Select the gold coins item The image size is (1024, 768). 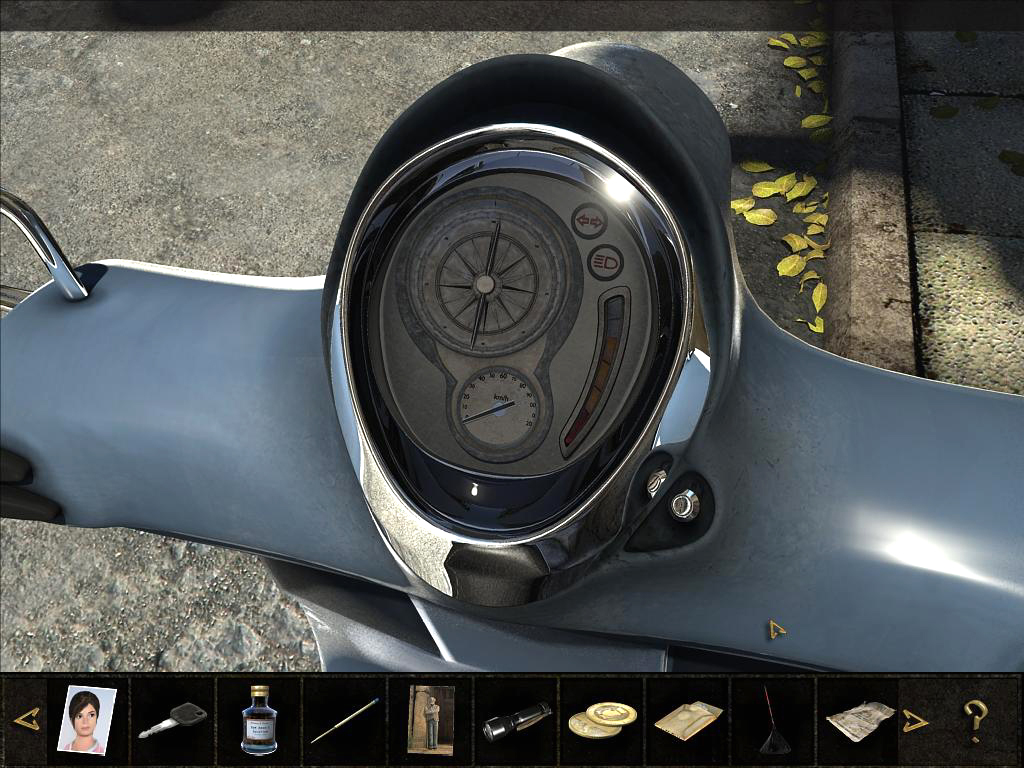602,720
